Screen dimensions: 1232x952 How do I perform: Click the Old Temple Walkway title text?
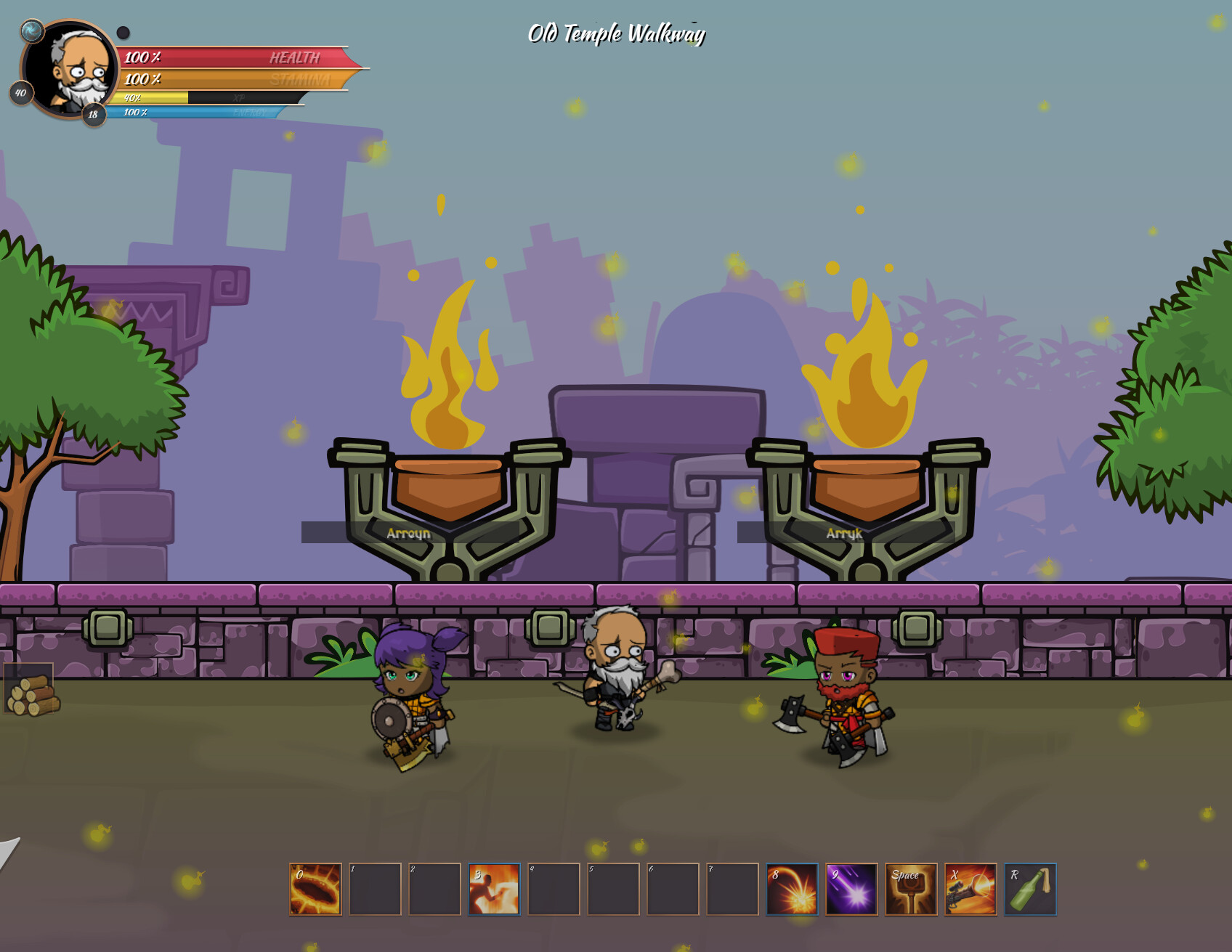616,32
